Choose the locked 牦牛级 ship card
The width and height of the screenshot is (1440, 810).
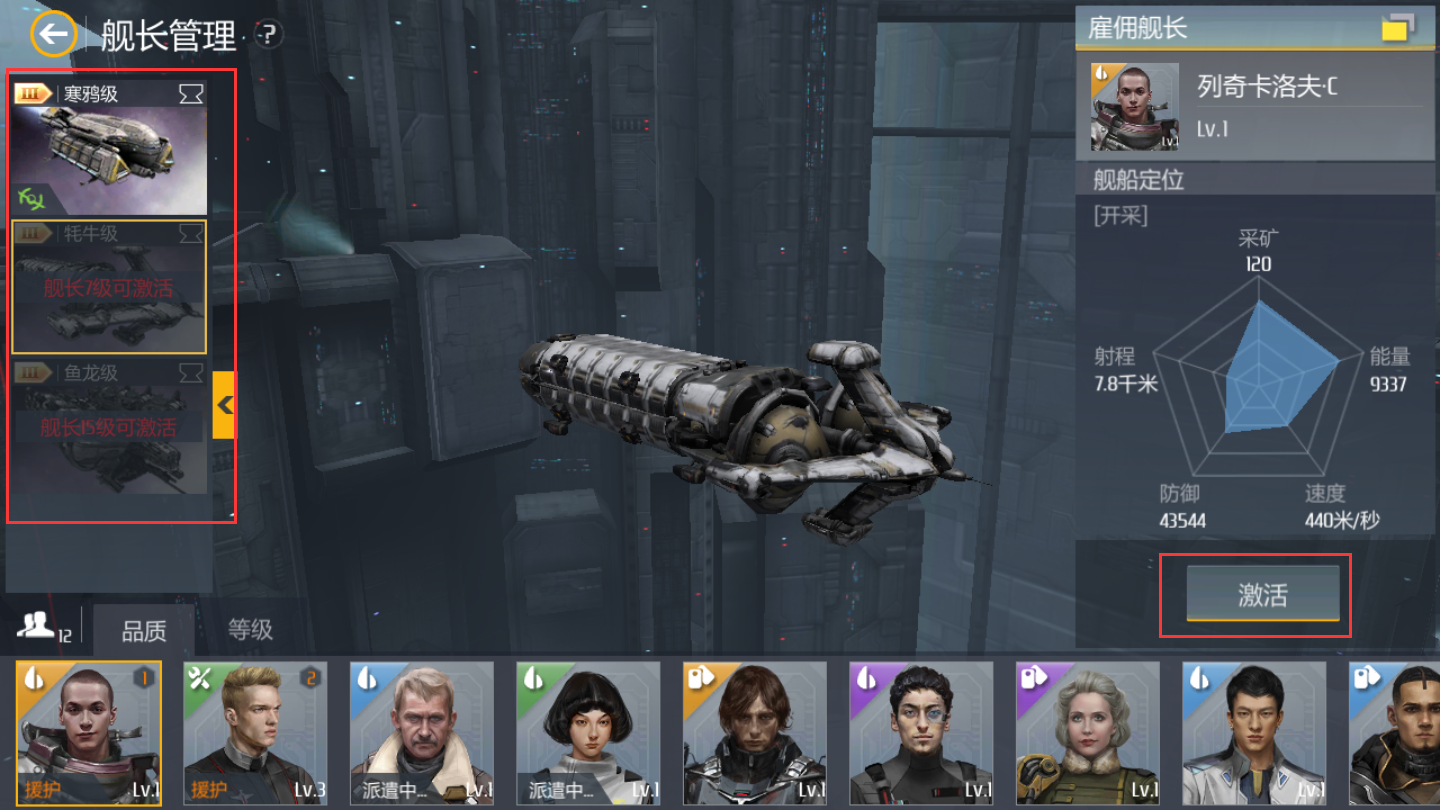[x=110, y=287]
